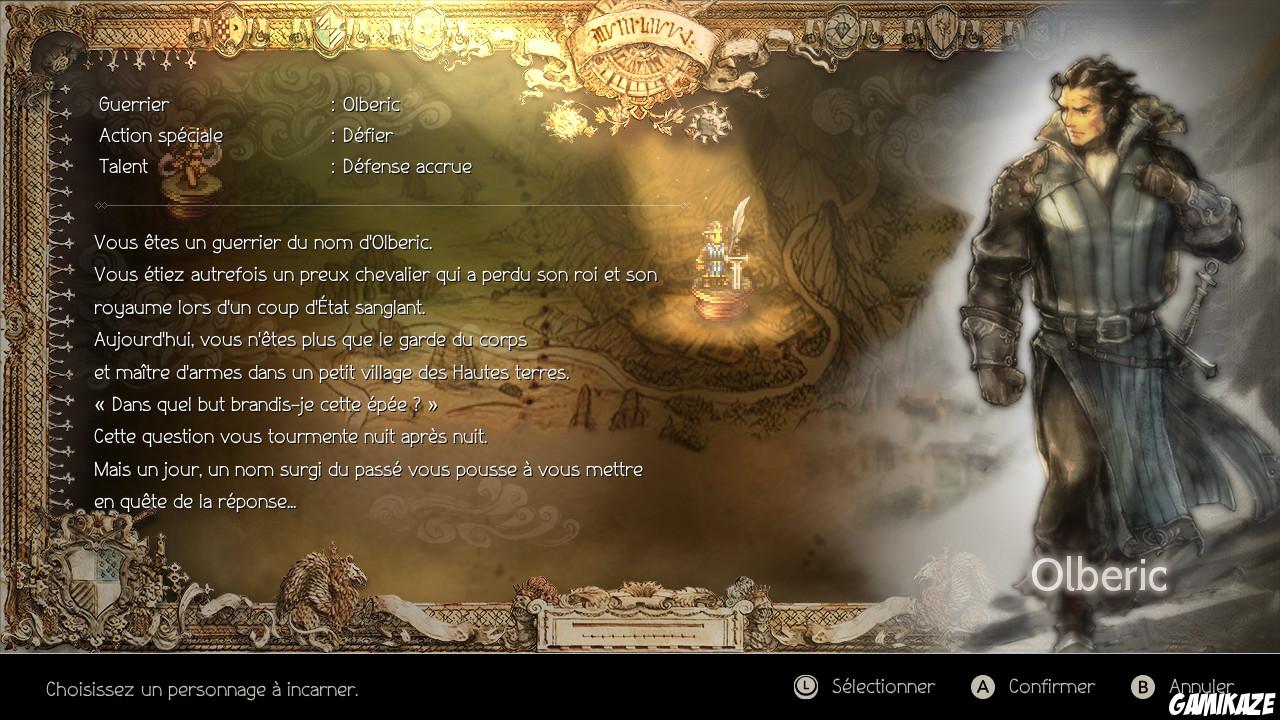Select the Action spéciale entry labeled Défier
Viewport: 1280px width, 720px height.
click(250, 135)
